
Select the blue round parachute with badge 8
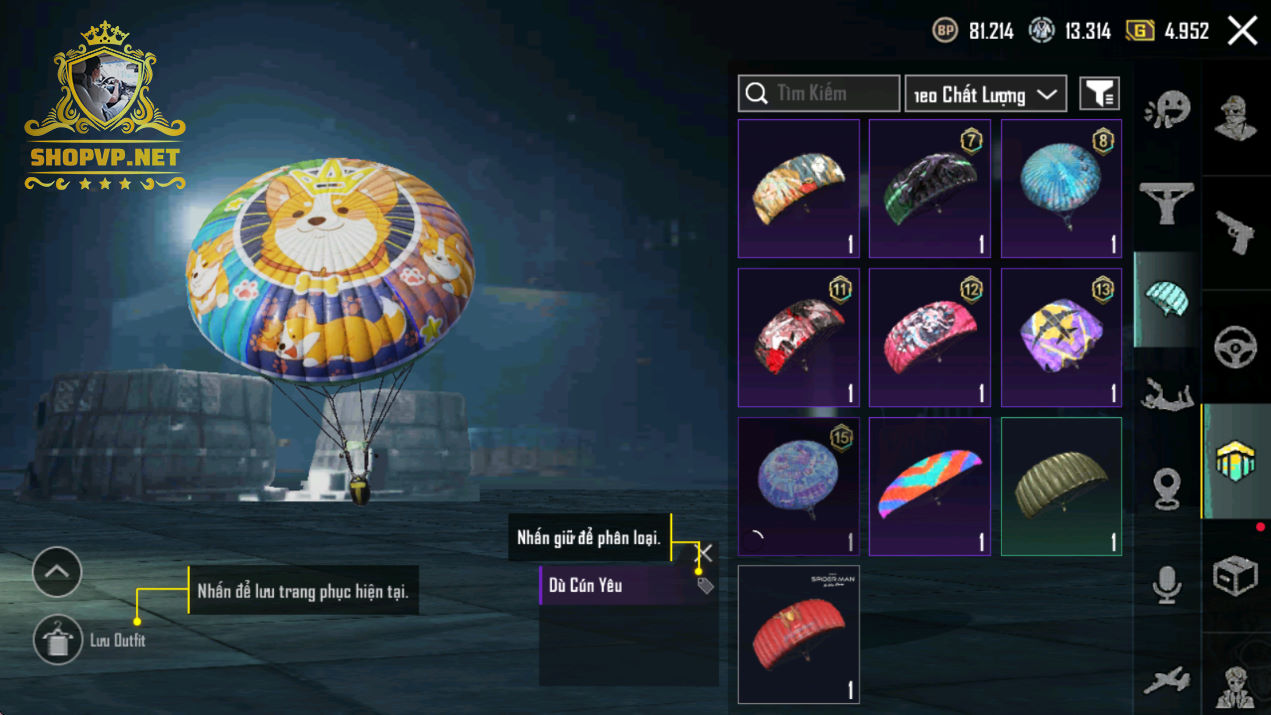pos(1061,189)
